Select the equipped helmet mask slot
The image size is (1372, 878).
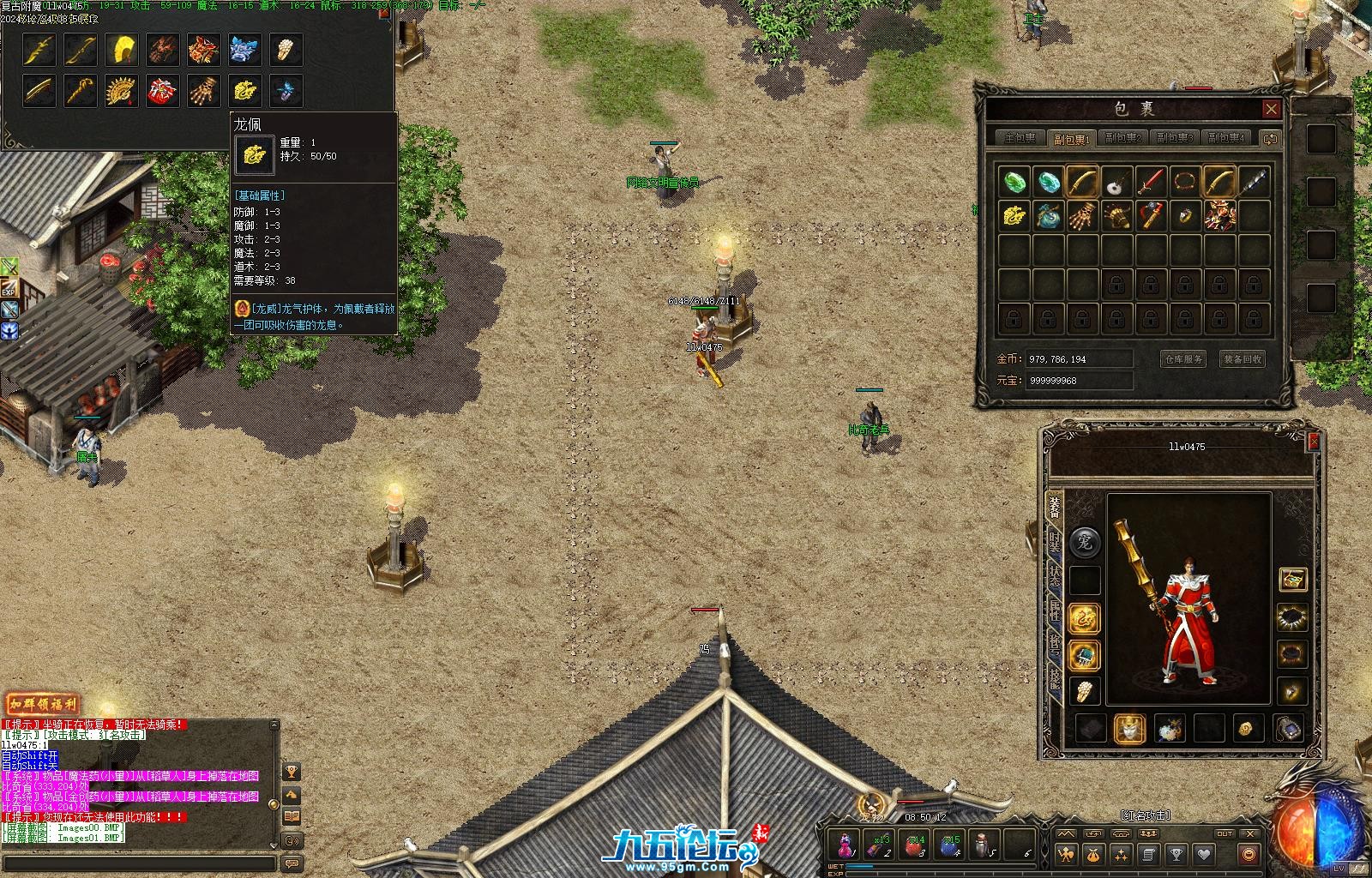1129,729
